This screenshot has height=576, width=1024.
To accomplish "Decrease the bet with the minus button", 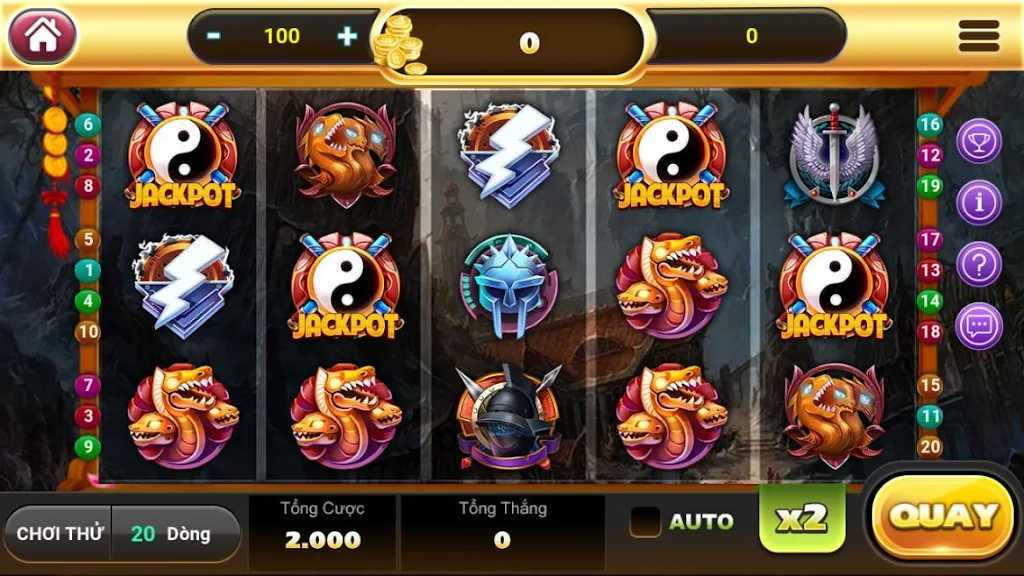I will pos(214,36).
